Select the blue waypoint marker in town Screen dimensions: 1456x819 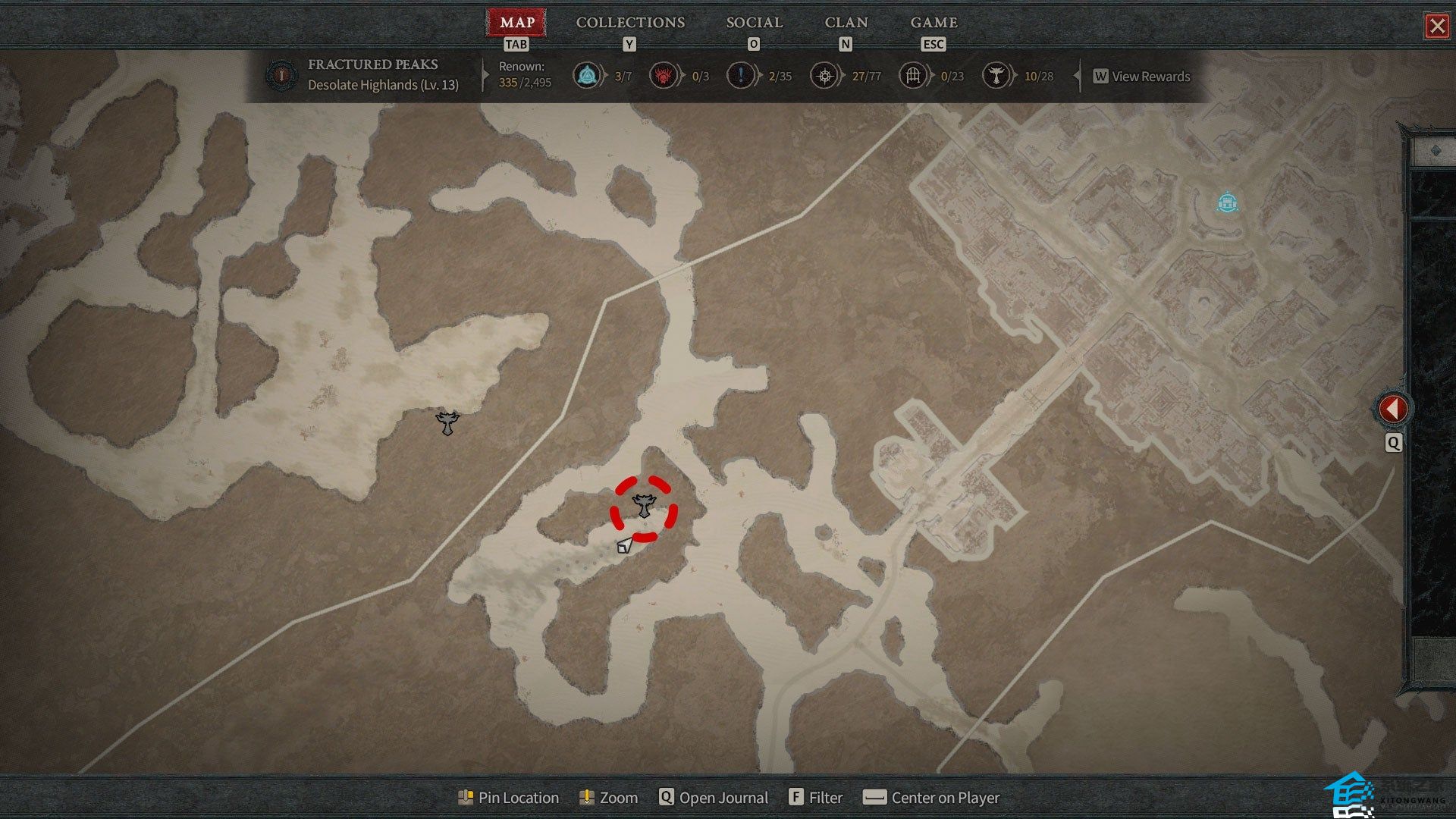tap(1227, 202)
